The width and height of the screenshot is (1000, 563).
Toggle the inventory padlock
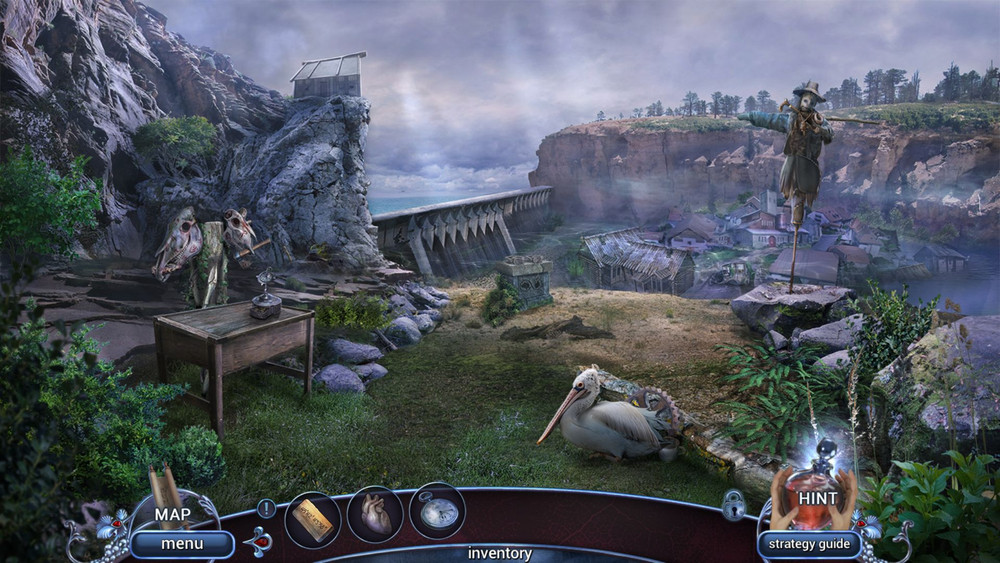point(733,505)
